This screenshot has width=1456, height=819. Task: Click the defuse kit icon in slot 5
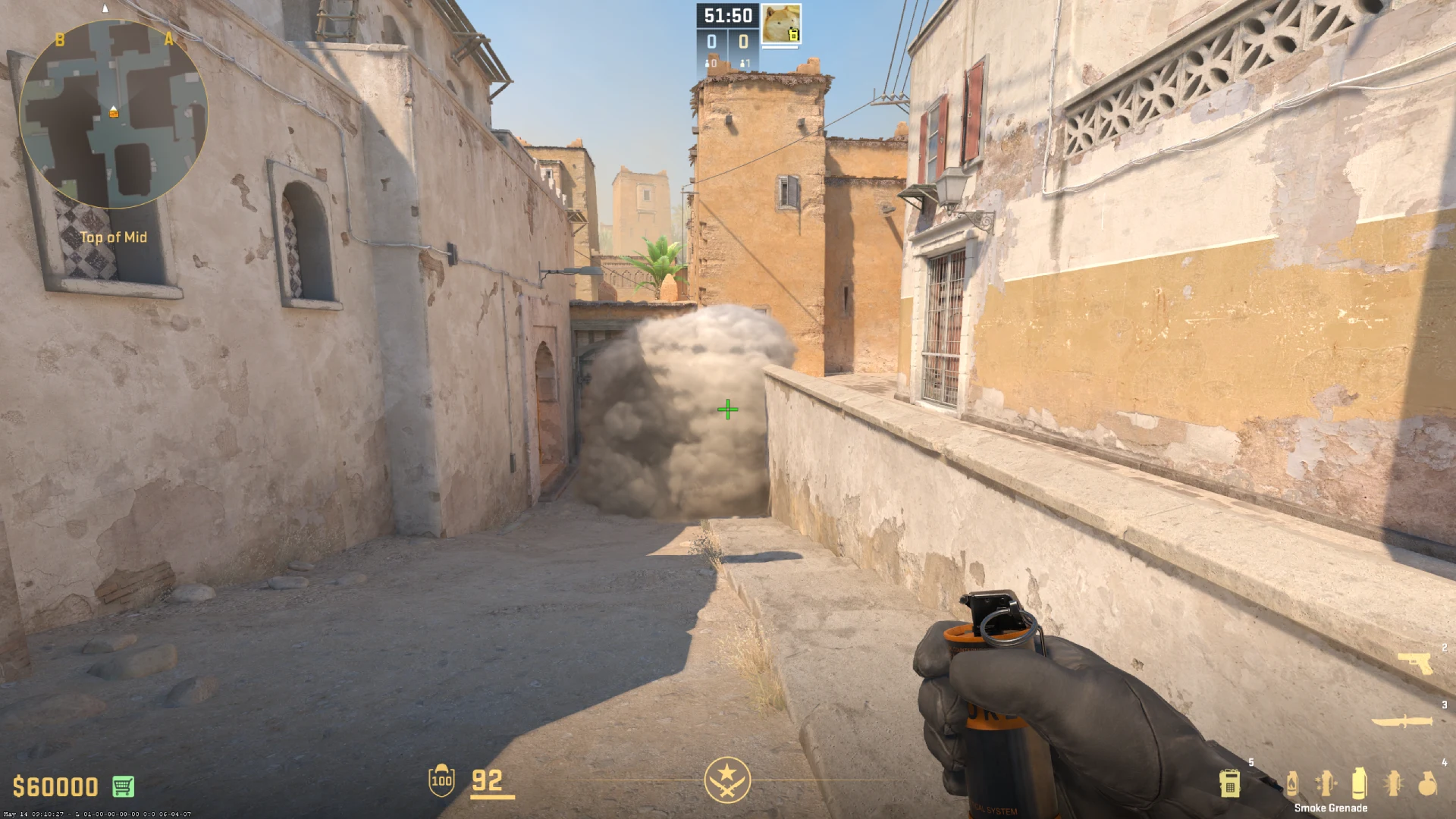(1230, 785)
